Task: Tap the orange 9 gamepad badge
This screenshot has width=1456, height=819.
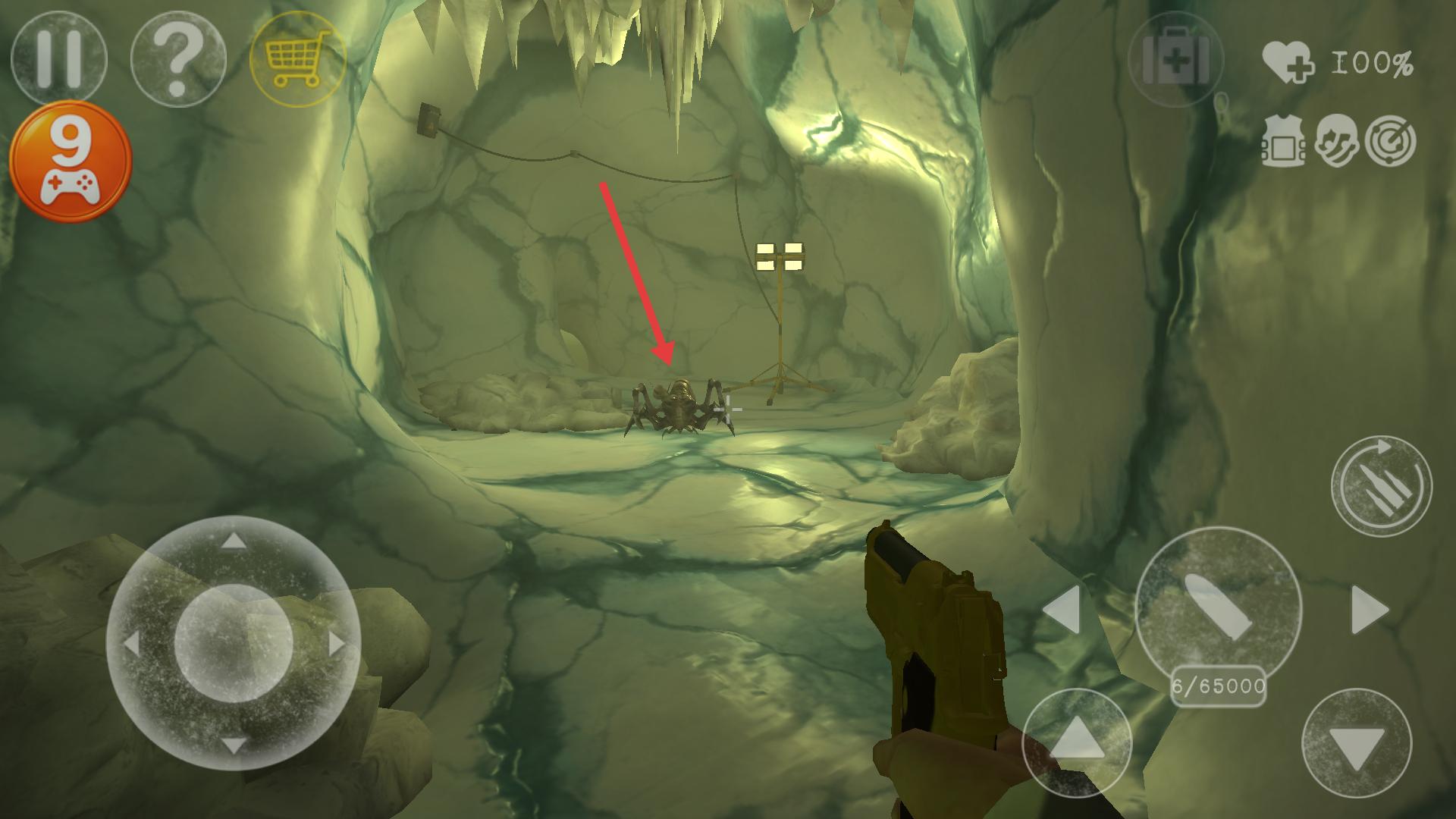Action: click(71, 161)
